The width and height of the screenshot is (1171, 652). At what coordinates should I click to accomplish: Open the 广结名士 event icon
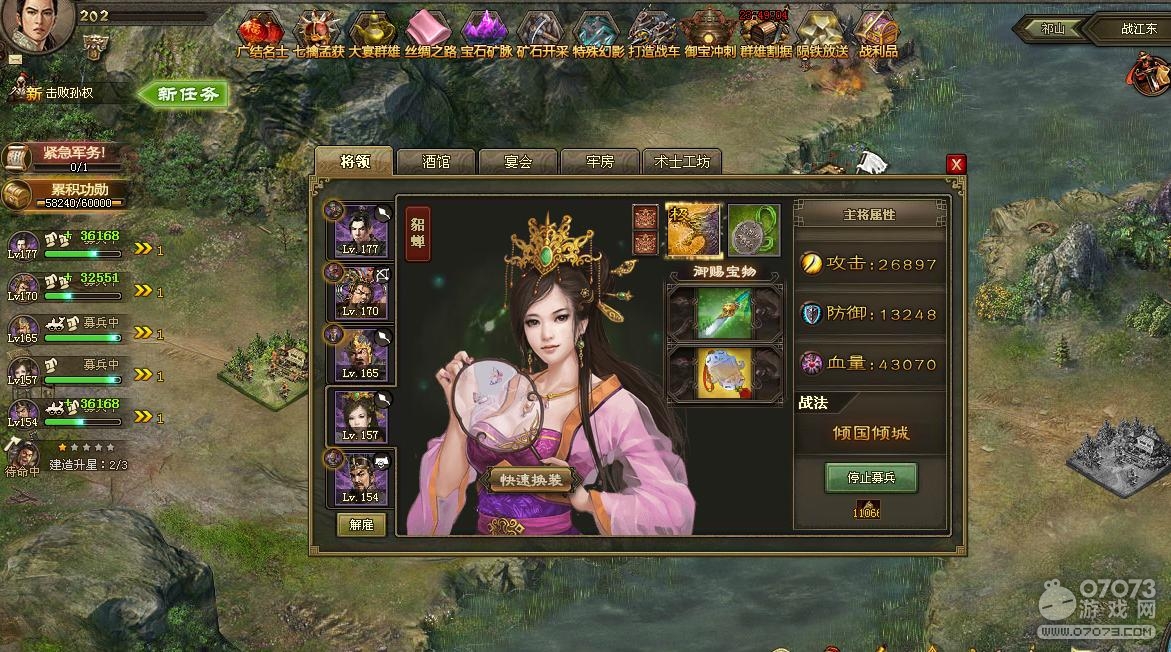pyautogui.click(x=263, y=33)
